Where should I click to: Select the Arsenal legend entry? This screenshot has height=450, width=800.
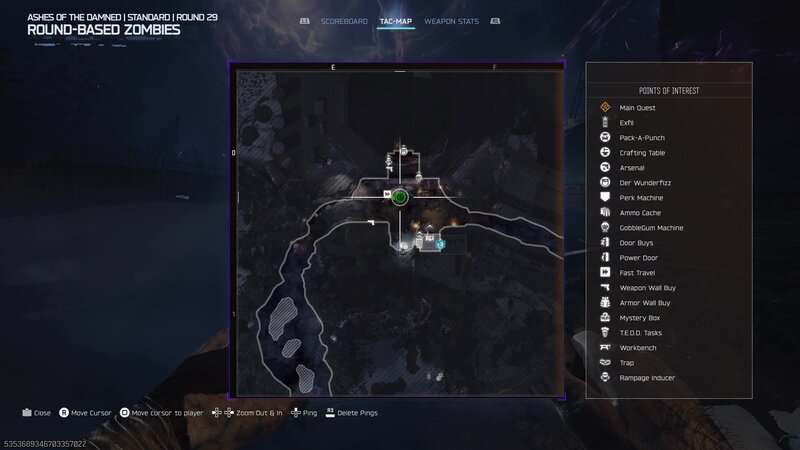[632, 167]
